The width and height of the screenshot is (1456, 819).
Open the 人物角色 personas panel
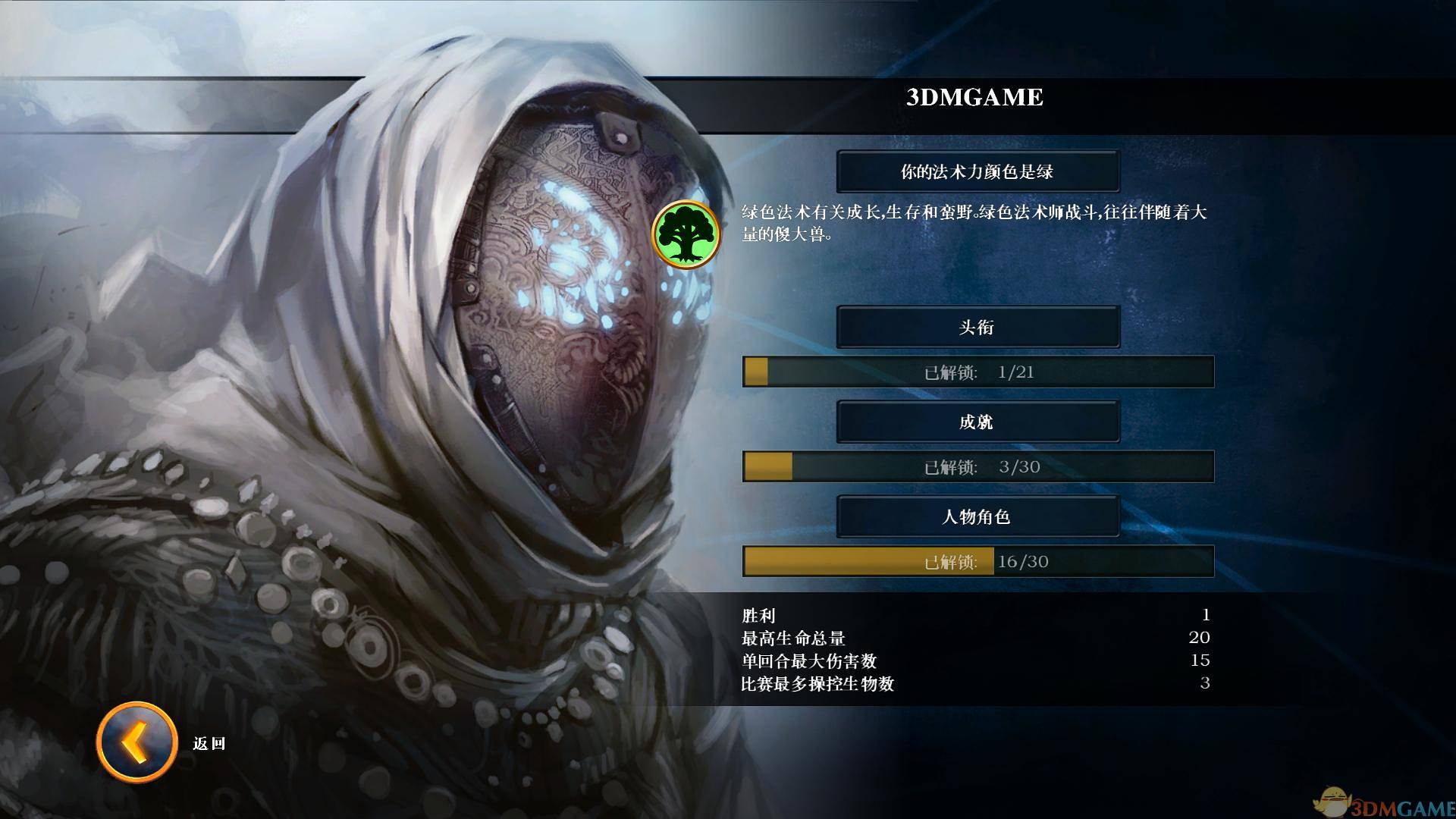click(x=977, y=516)
